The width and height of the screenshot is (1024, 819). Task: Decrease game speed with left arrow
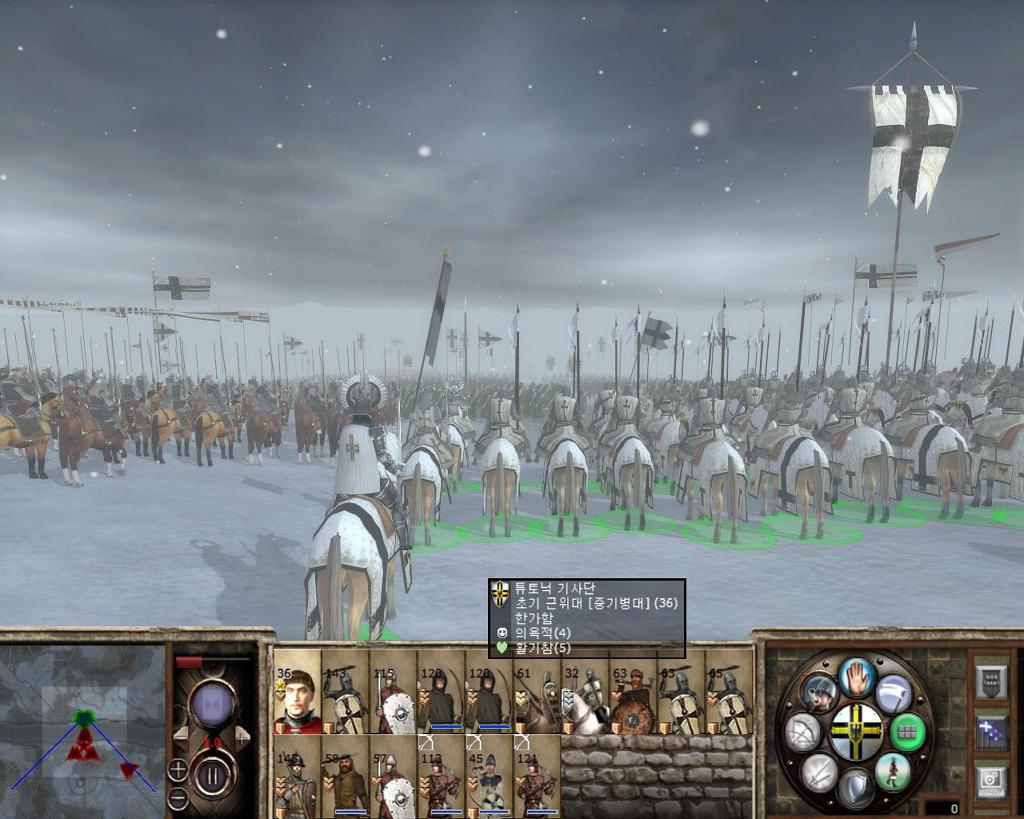click(x=181, y=737)
